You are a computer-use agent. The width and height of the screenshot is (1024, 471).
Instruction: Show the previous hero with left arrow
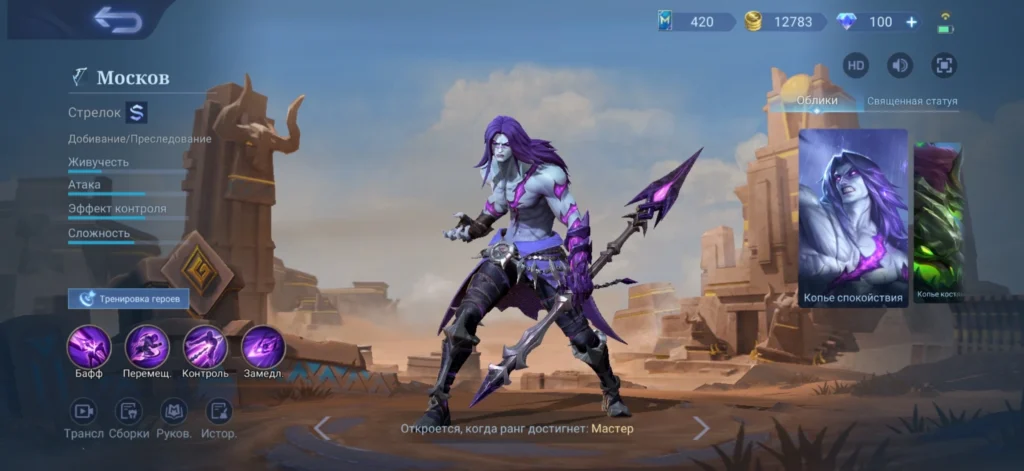pyautogui.click(x=322, y=428)
